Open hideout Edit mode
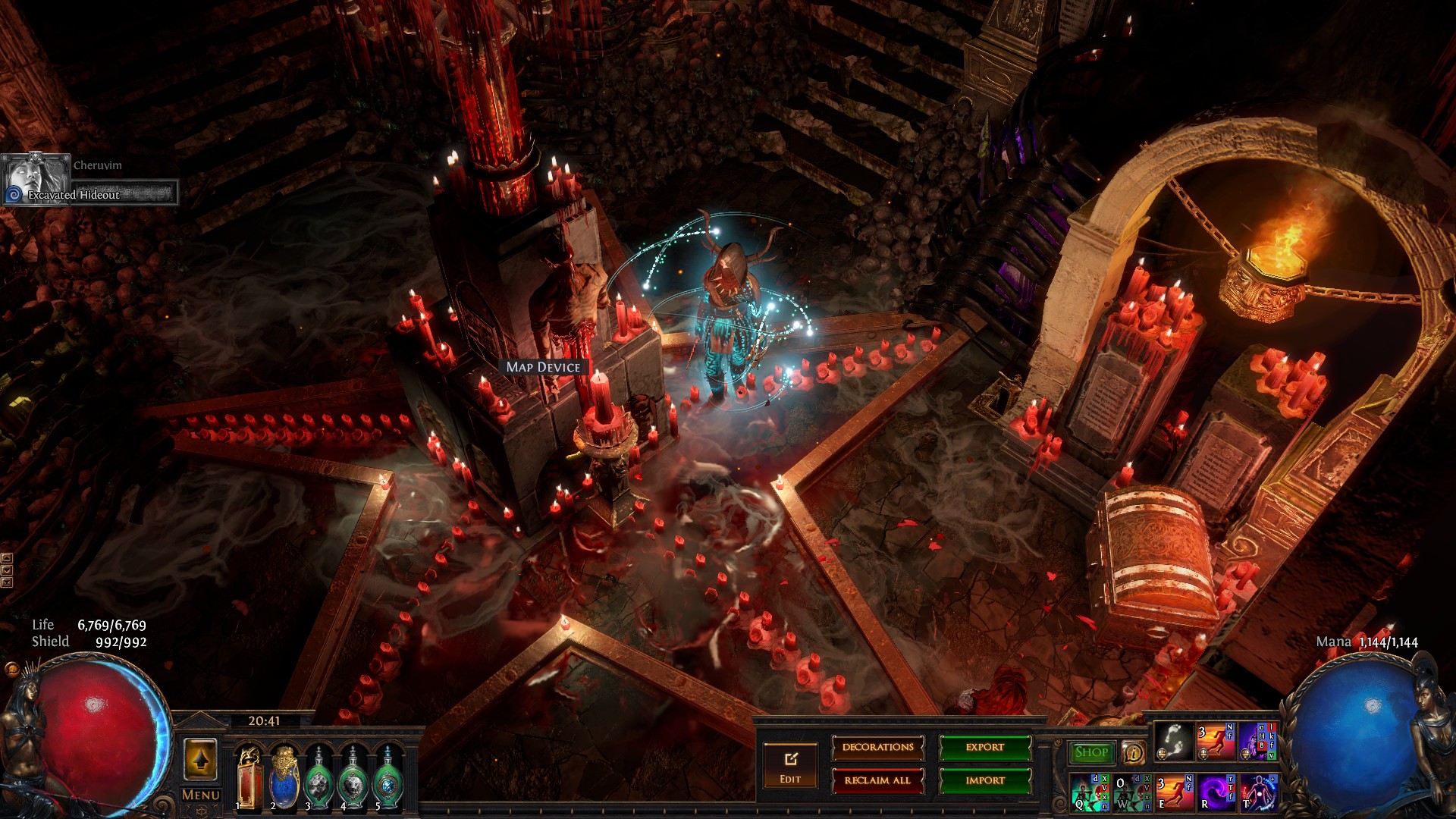This screenshot has width=1456, height=819. [x=790, y=766]
